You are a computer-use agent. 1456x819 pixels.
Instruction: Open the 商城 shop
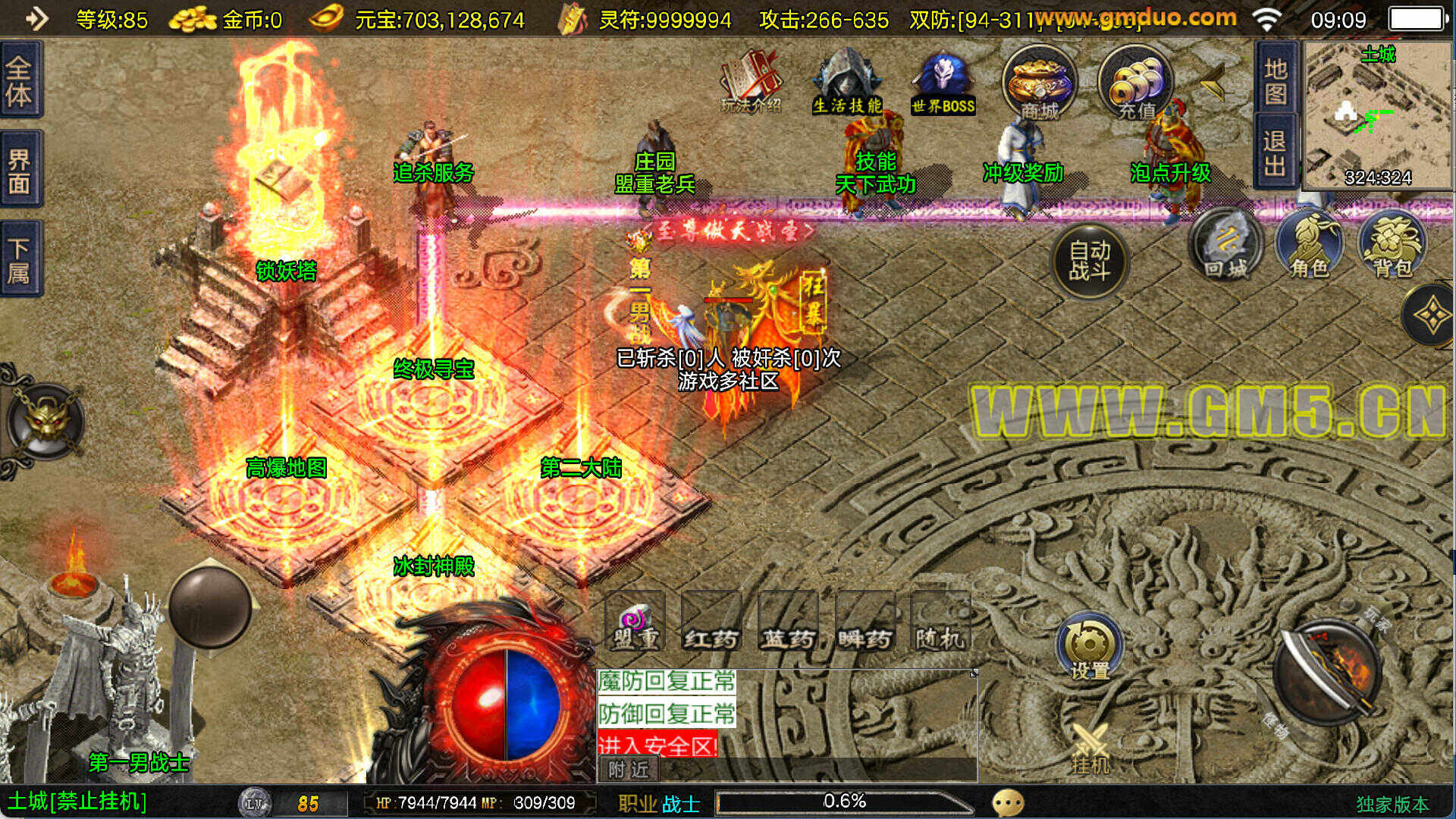1039,82
